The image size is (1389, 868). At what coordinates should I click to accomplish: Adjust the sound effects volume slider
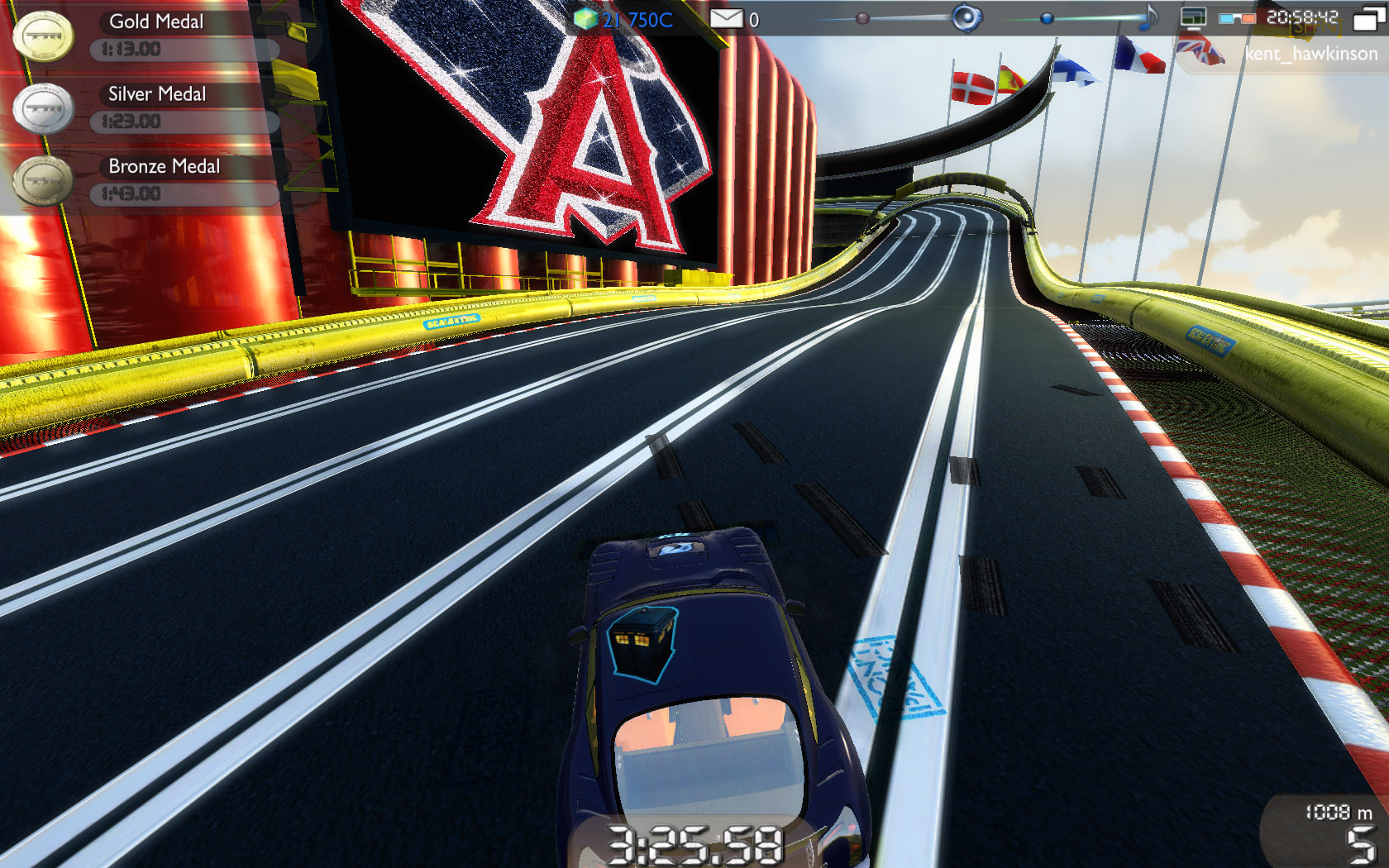coord(862,18)
